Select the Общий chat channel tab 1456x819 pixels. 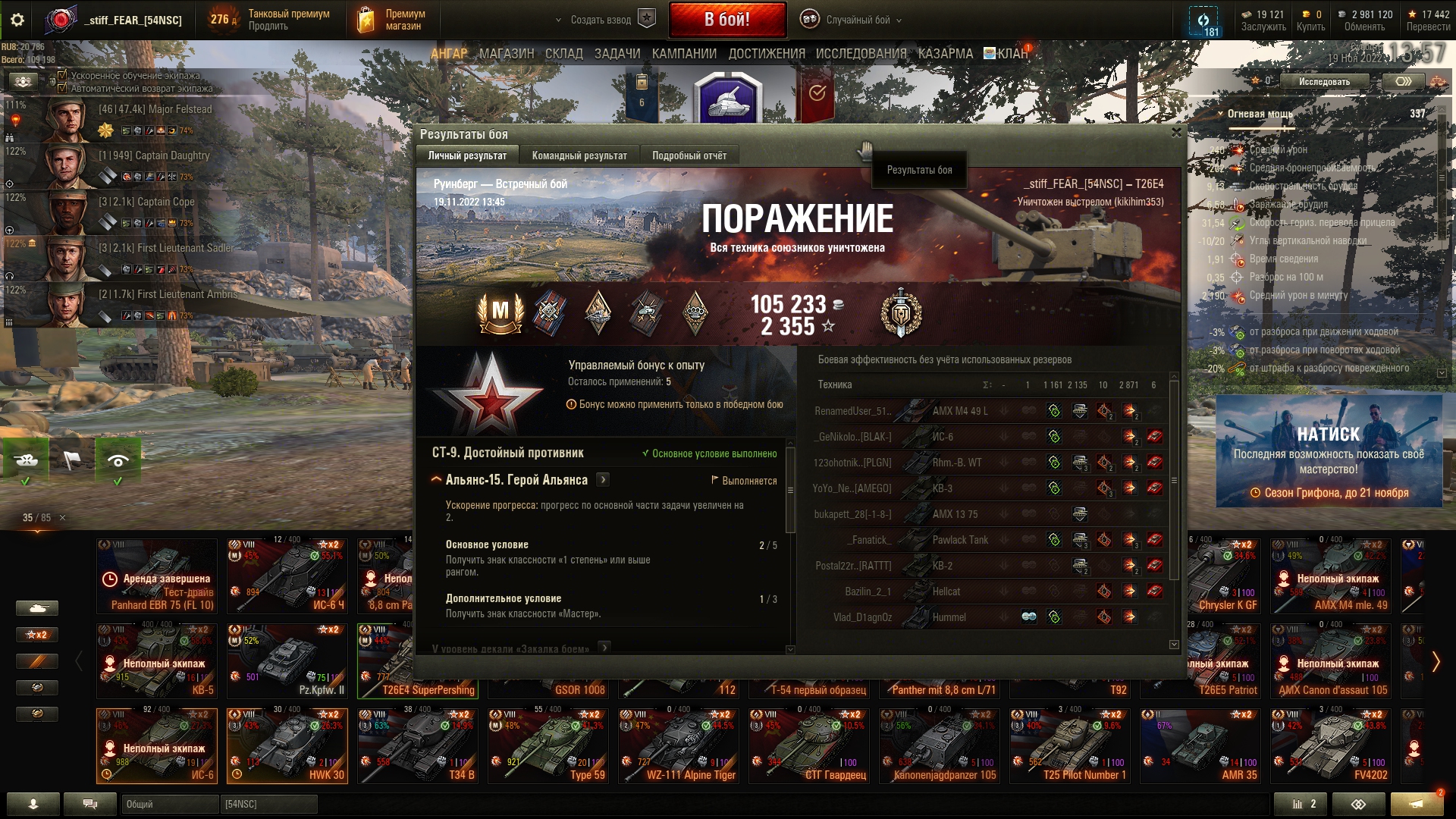(x=168, y=804)
